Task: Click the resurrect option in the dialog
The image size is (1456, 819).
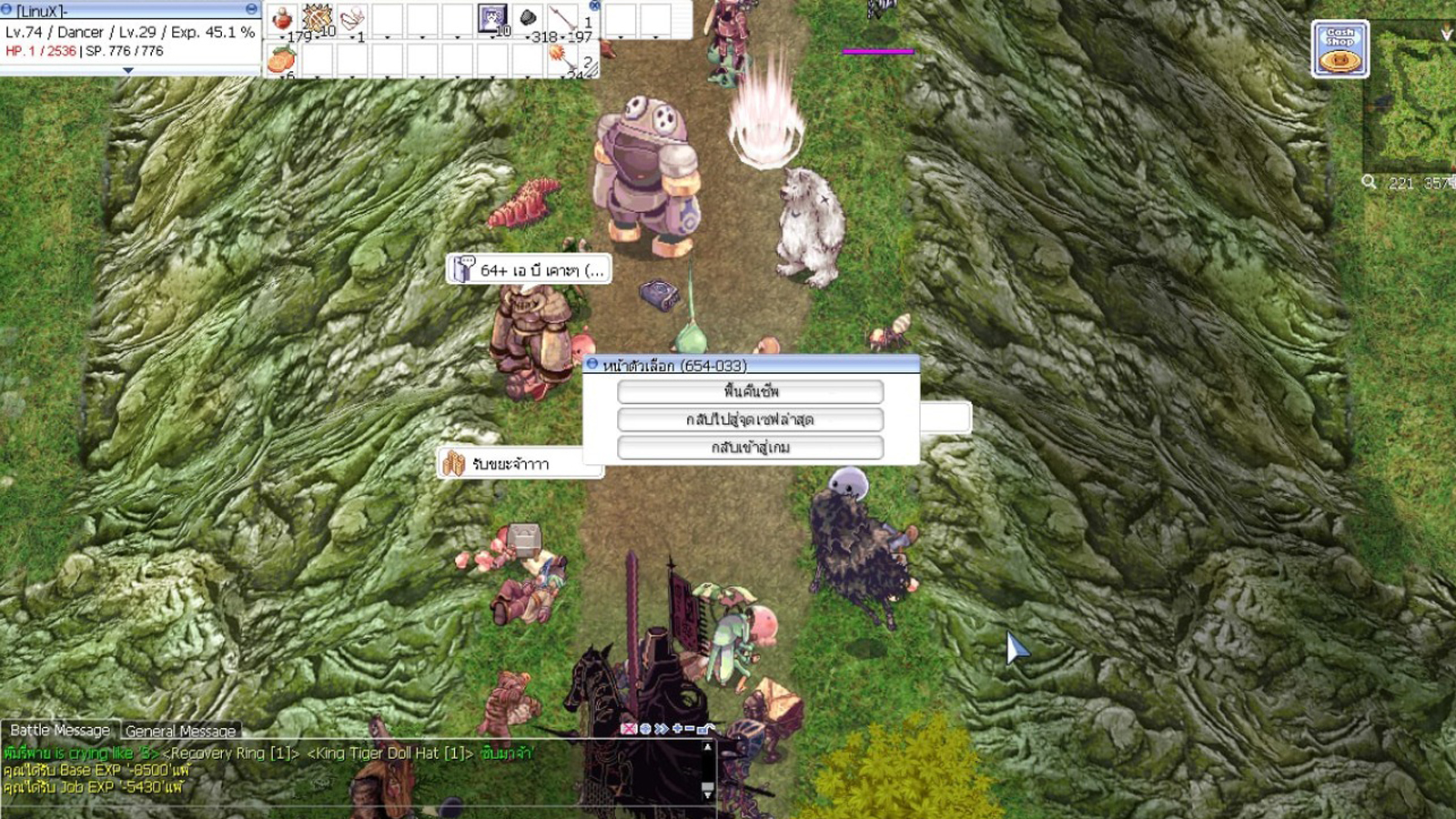Action: tap(751, 391)
